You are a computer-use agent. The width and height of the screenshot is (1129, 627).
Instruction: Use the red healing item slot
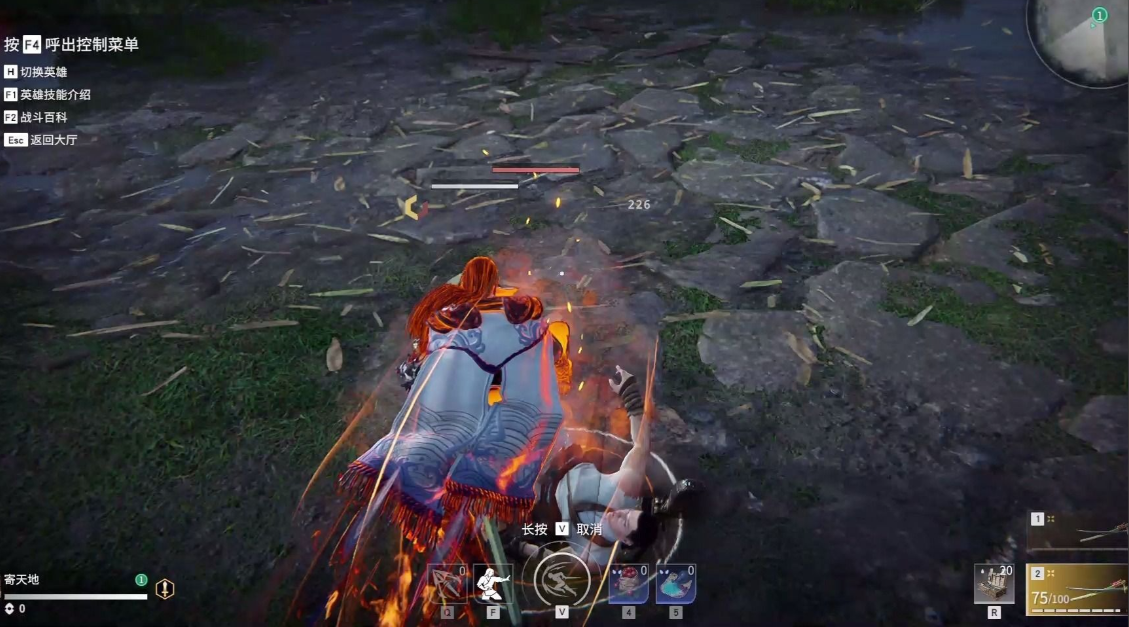[x=628, y=584]
